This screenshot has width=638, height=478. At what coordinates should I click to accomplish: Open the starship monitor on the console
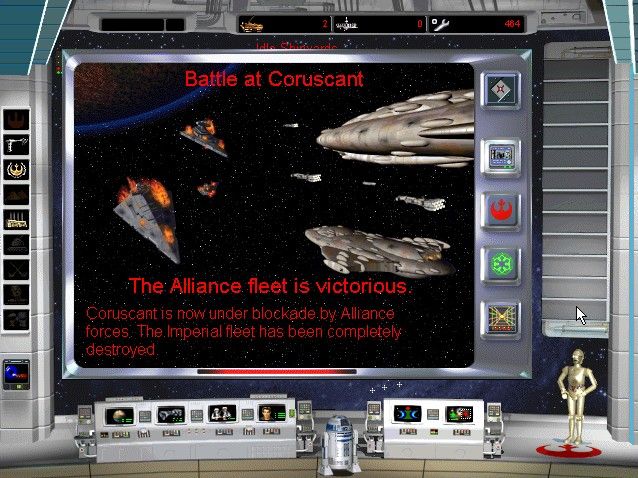[x=169, y=413]
